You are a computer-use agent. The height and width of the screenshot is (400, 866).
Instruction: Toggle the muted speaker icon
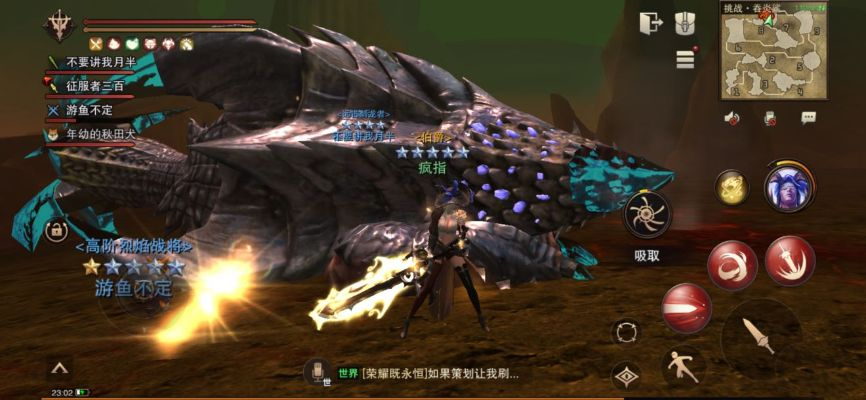[x=732, y=118]
